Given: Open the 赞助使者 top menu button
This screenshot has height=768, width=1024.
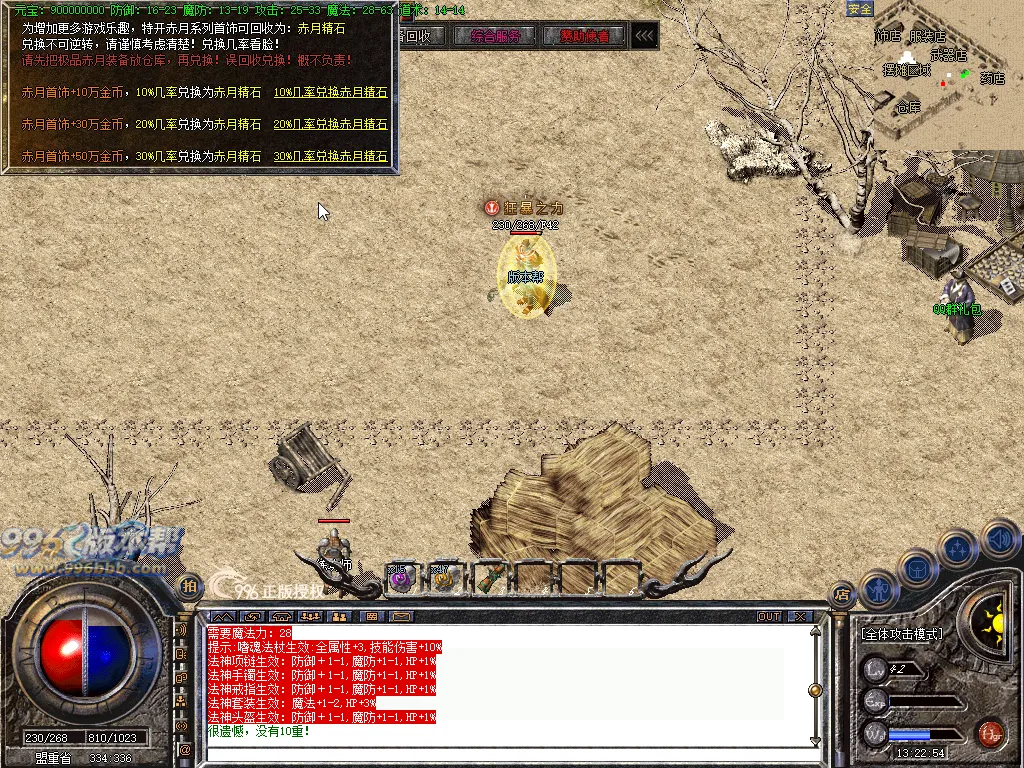Looking at the screenshot, I should [x=584, y=36].
